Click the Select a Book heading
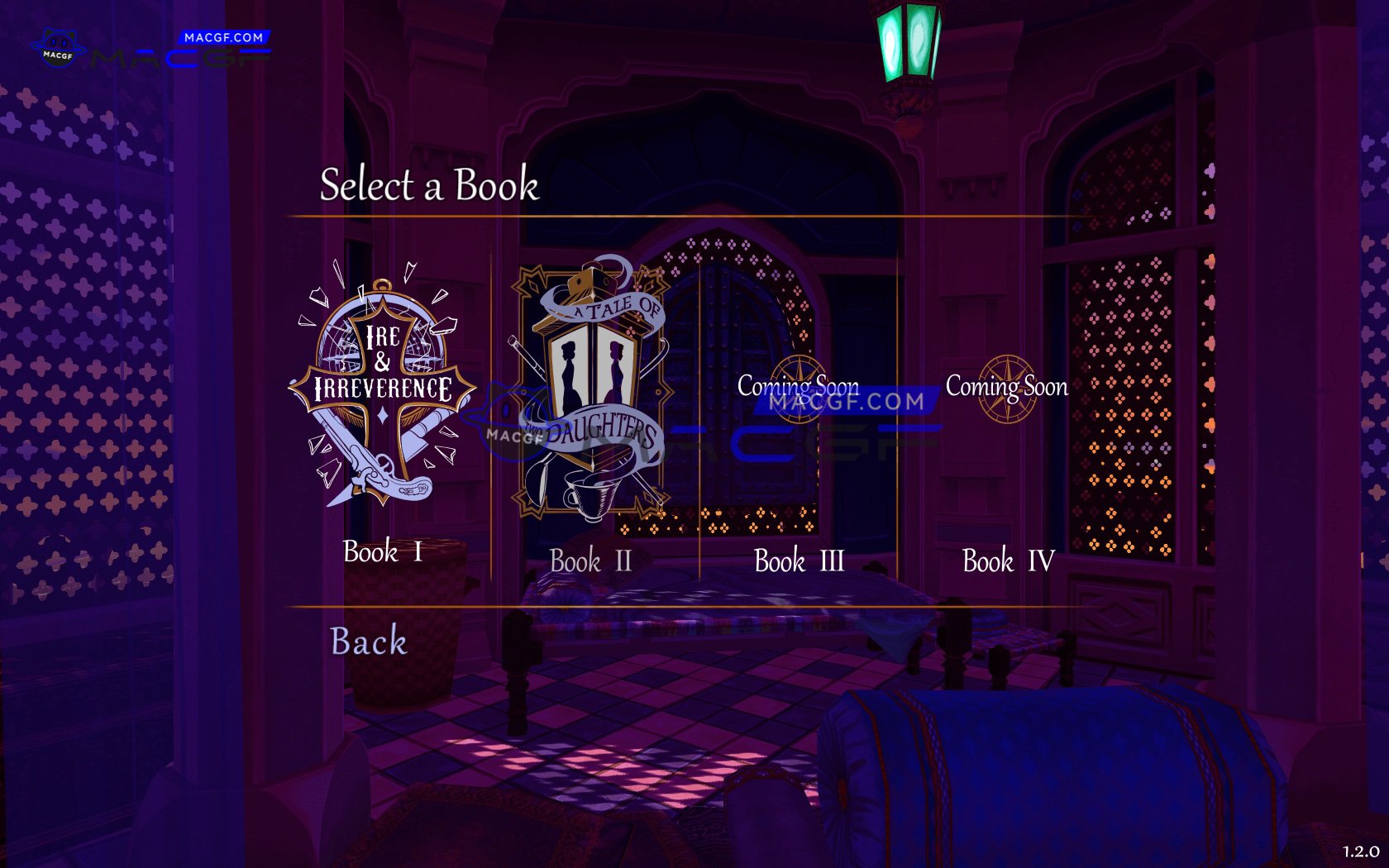This screenshot has width=1389, height=868. coord(429,187)
